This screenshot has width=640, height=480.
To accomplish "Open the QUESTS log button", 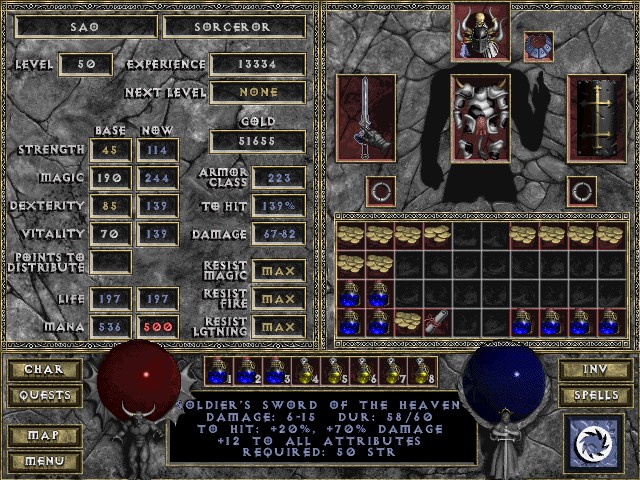I will click(44, 396).
